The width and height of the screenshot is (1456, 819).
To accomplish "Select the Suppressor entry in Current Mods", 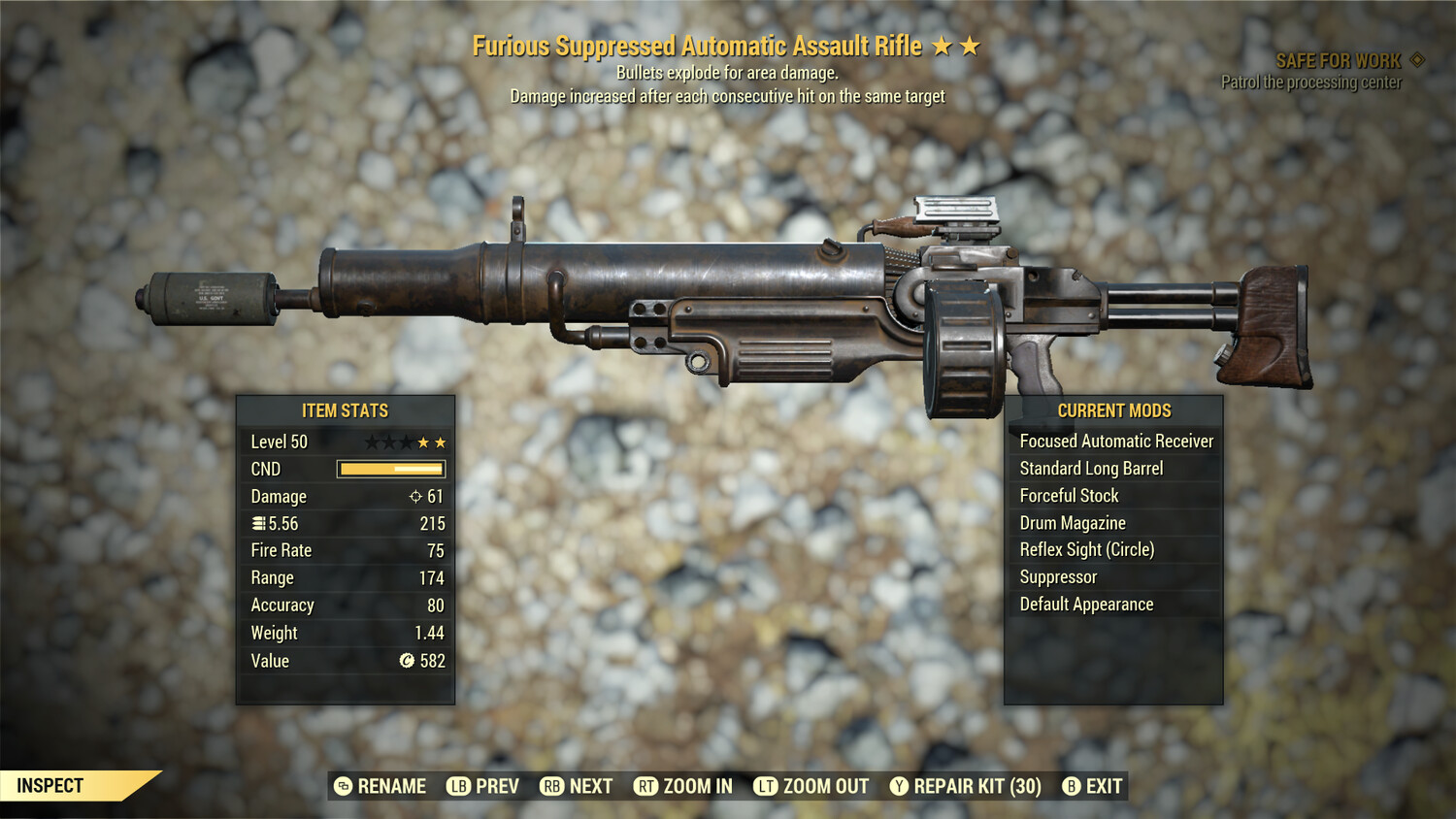I will 1057,576.
